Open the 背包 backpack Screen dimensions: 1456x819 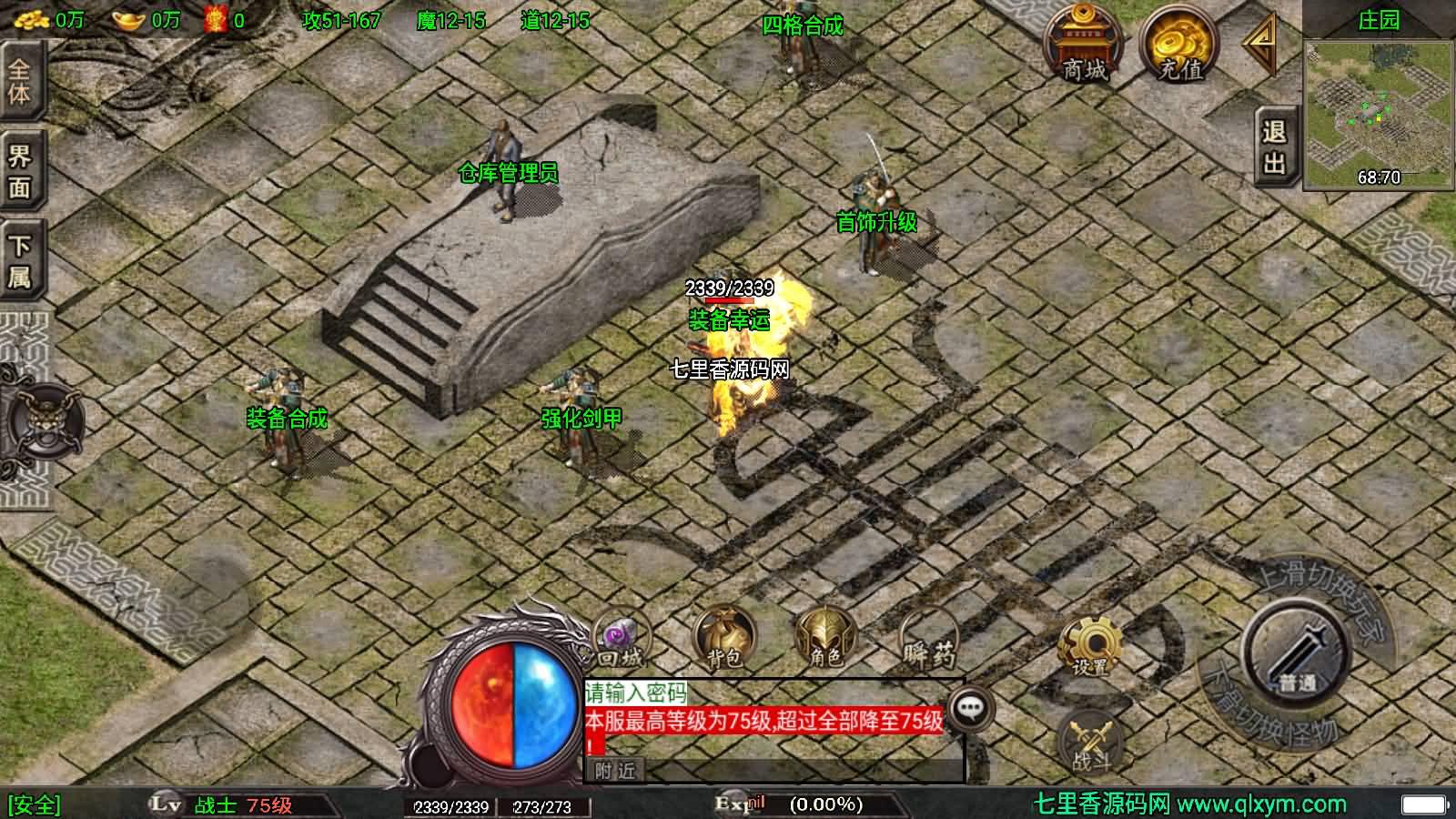[x=724, y=637]
